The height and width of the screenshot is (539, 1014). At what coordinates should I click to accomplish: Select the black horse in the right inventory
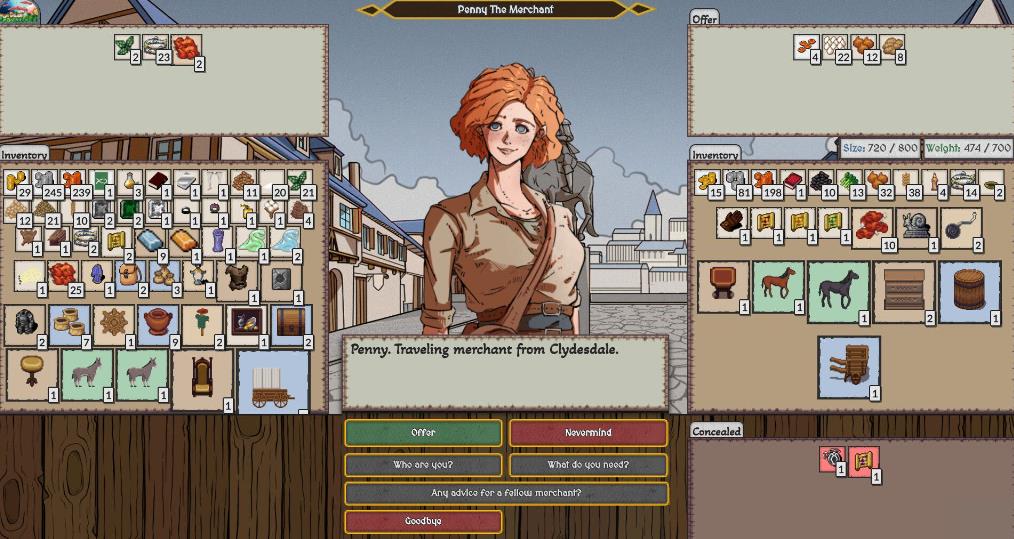(x=838, y=290)
